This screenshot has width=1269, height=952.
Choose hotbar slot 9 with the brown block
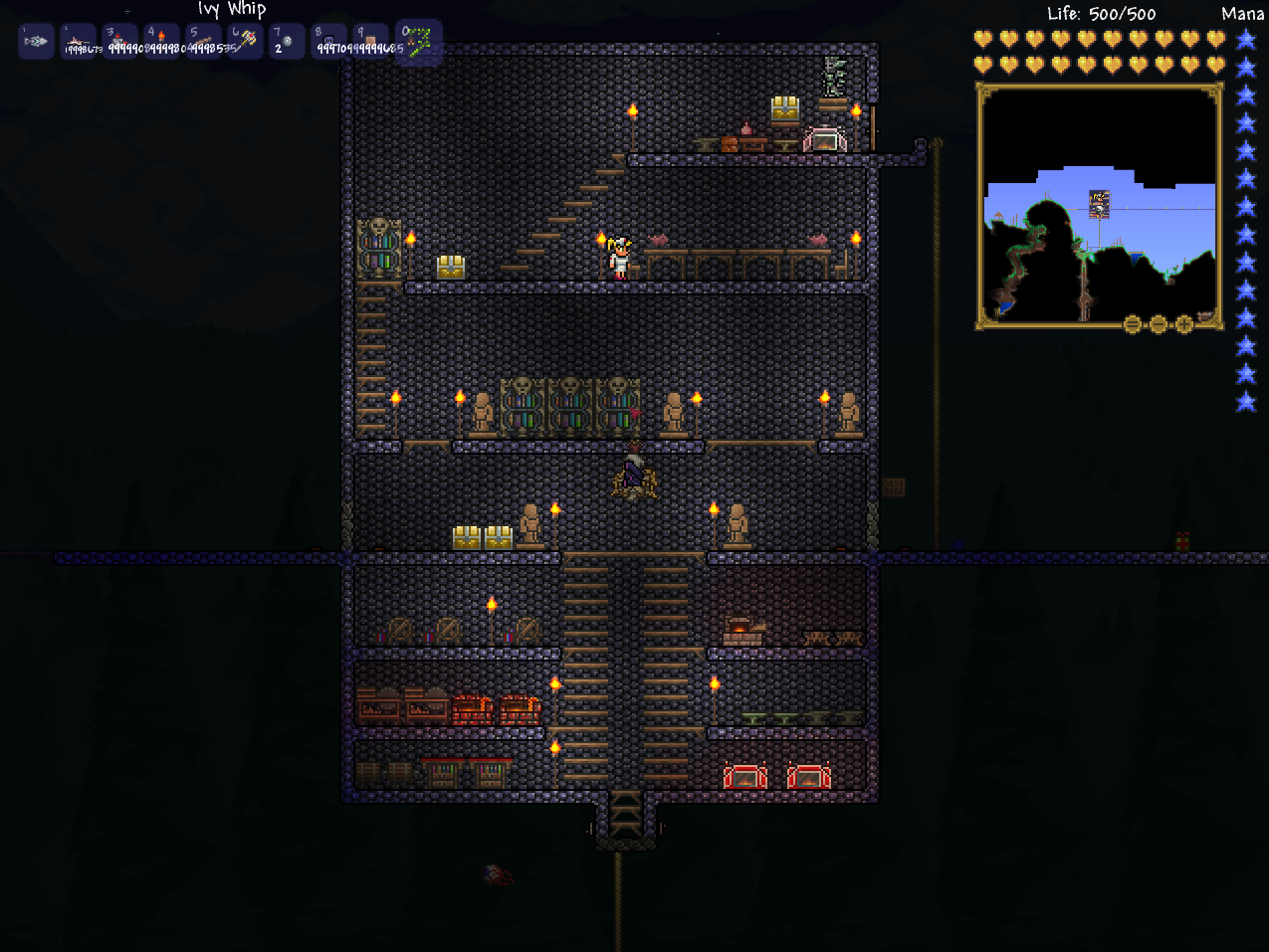(x=370, y=42)
